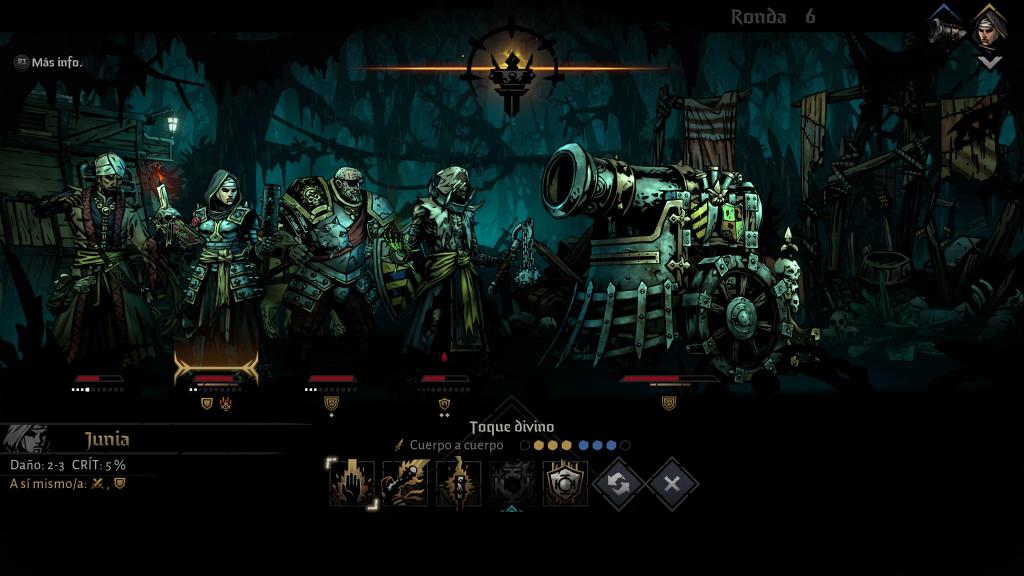Select Junia's hooded portrait in turn order
The width and height of the screenshot is (1024, 576).
tap(990, 29)
